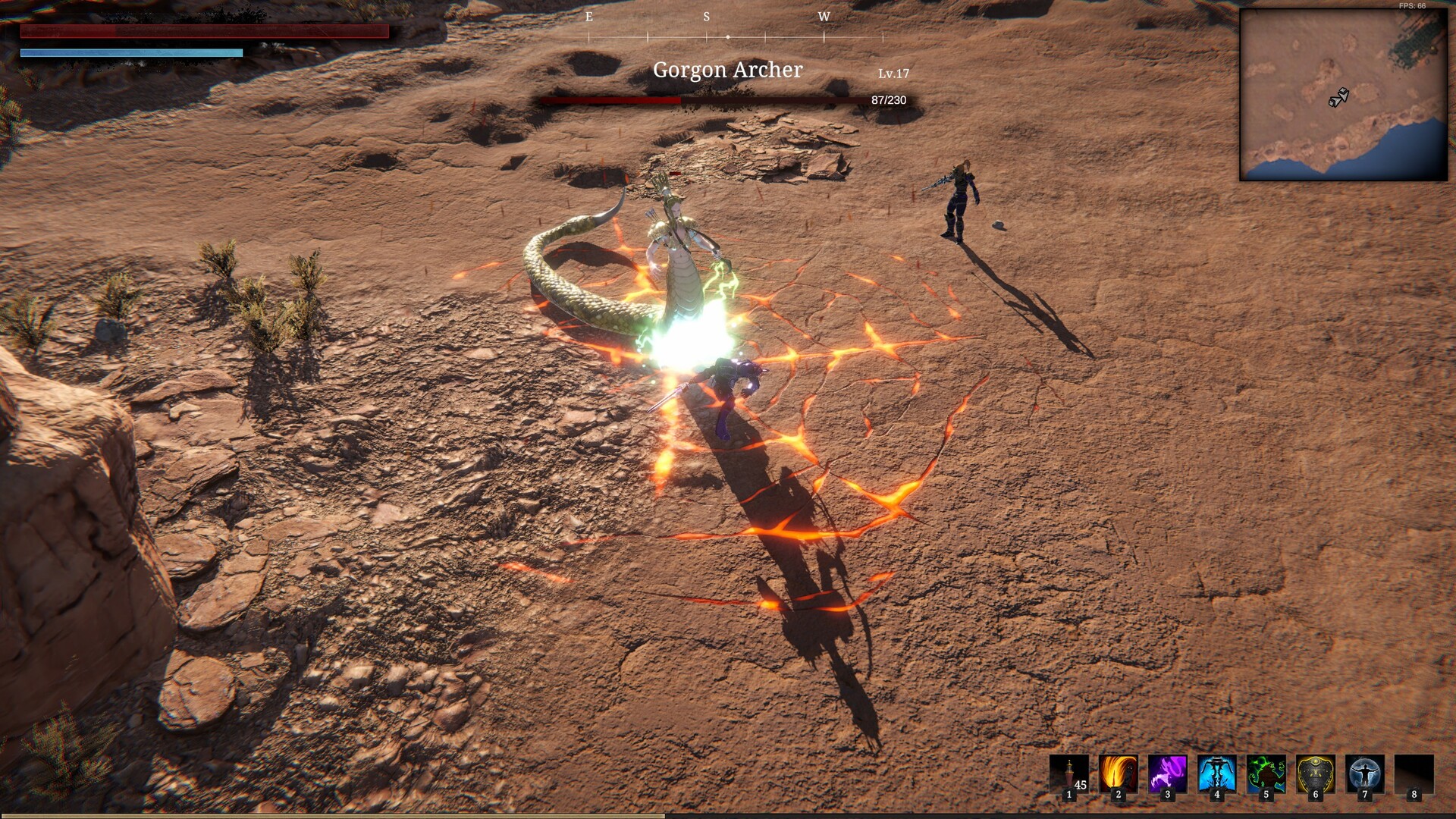Select the empty hotbar slot 8
This screenshot has width=1456, height=819.
pos(1414,774)
